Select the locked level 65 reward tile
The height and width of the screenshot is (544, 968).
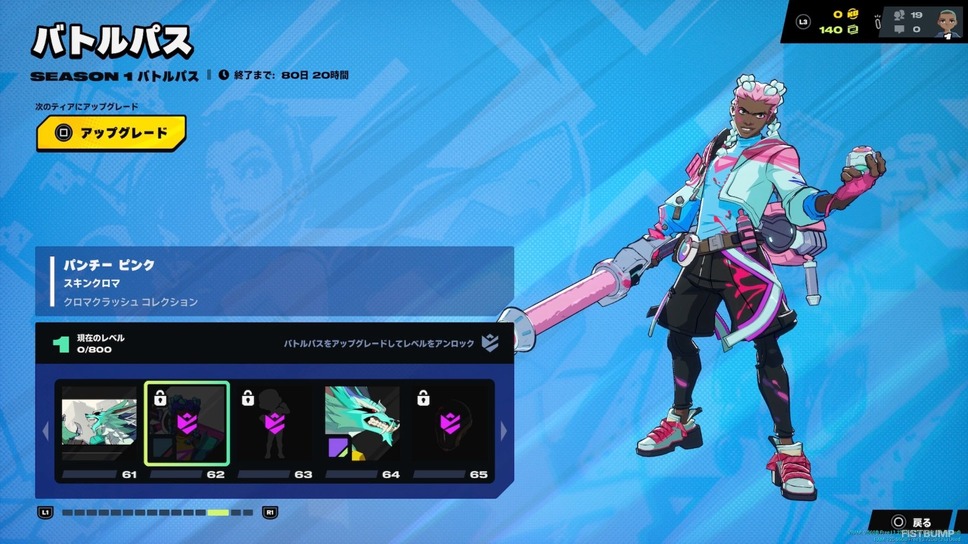[450, 424]
